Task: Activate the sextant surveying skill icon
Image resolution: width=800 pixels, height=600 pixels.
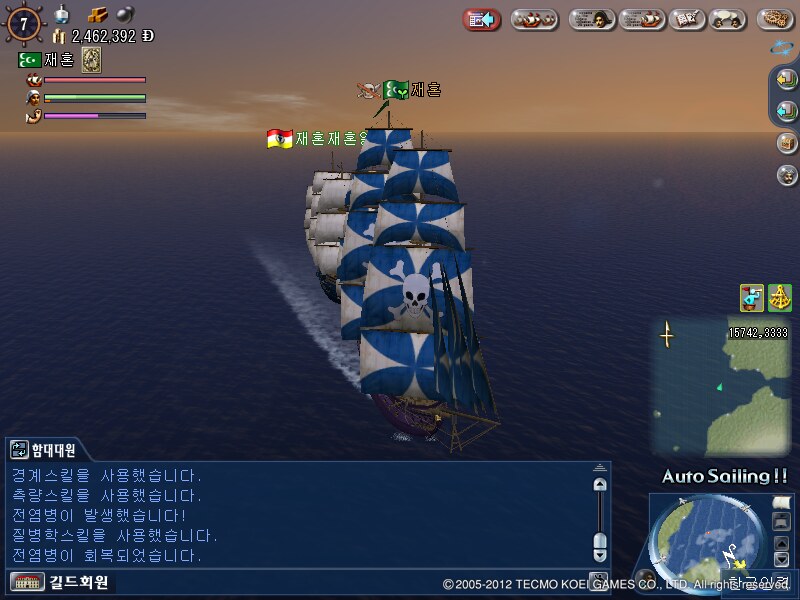Action: 779,297
